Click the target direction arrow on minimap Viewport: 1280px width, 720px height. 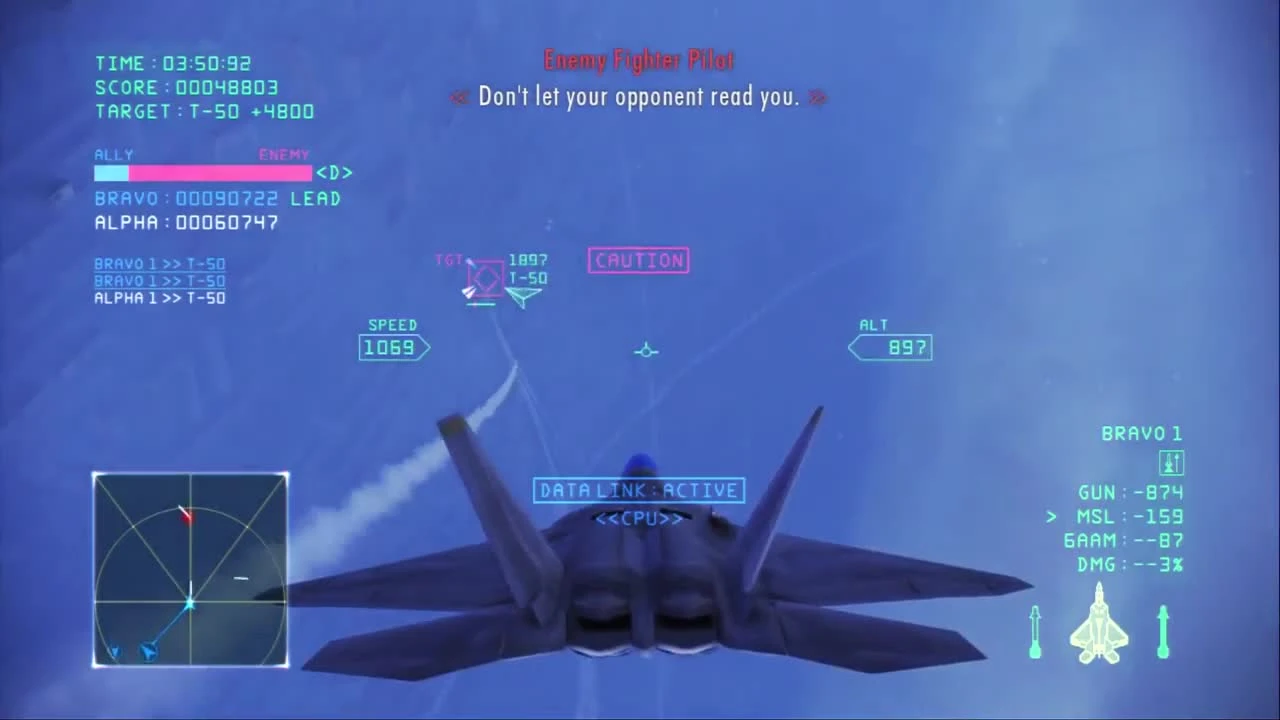tap(186, 514)
